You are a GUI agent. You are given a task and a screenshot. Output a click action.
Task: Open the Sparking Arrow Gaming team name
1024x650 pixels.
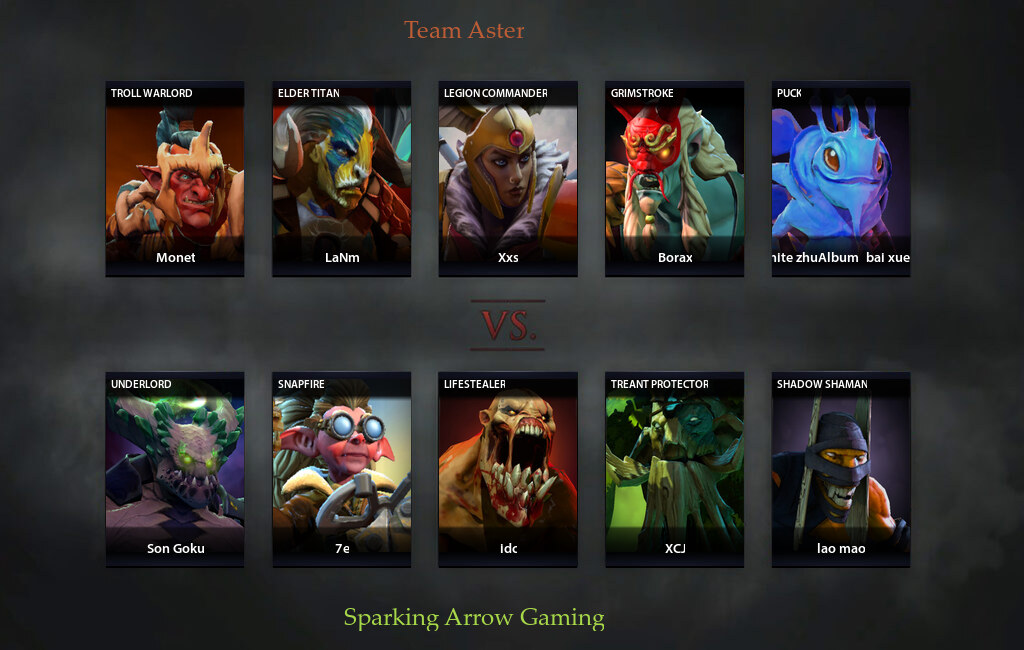tap(474, 617)
